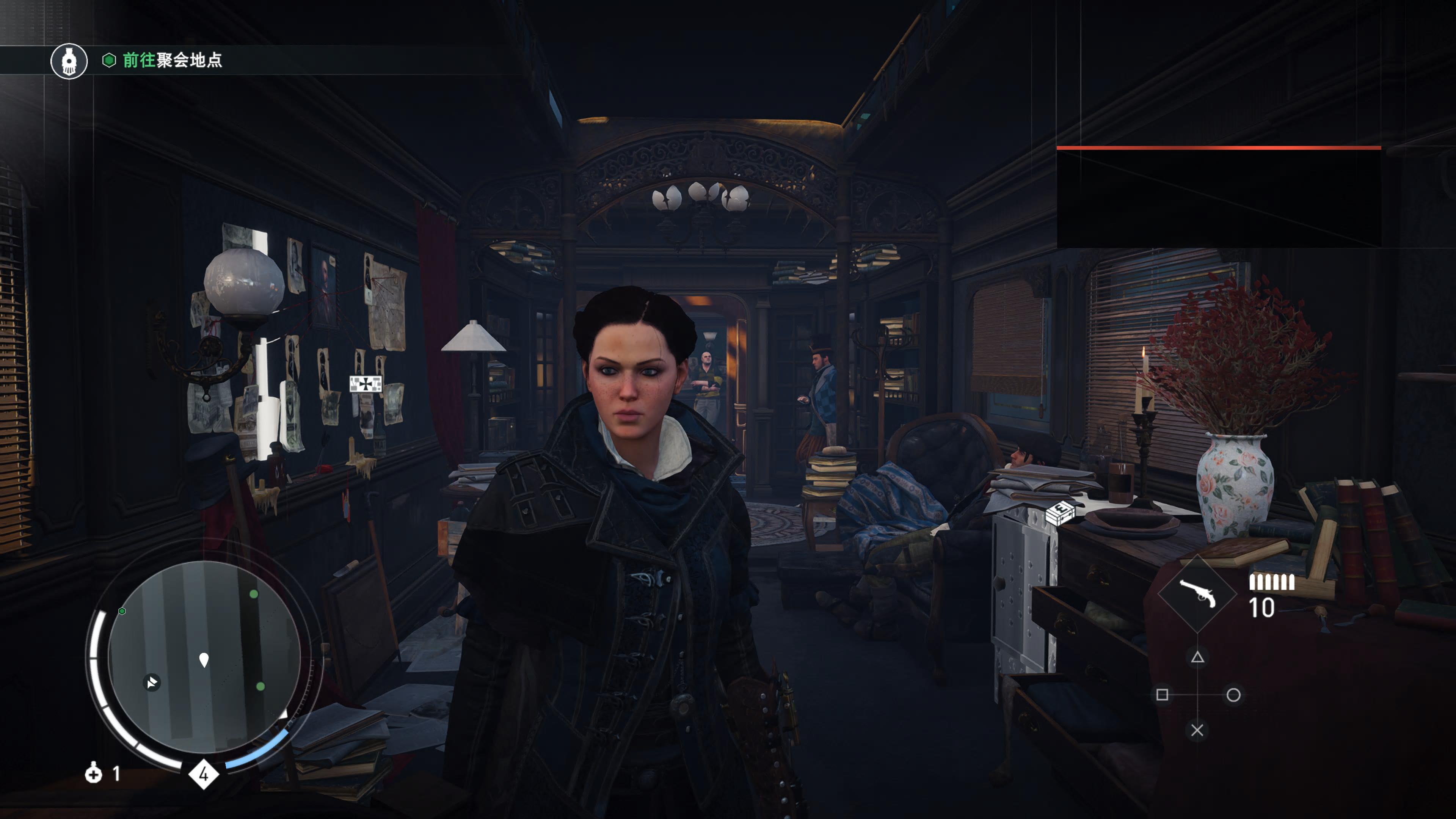The image size is (1456, 819).
Task: Click the level 4 diamond badge
Action: [x=204, y=774]
